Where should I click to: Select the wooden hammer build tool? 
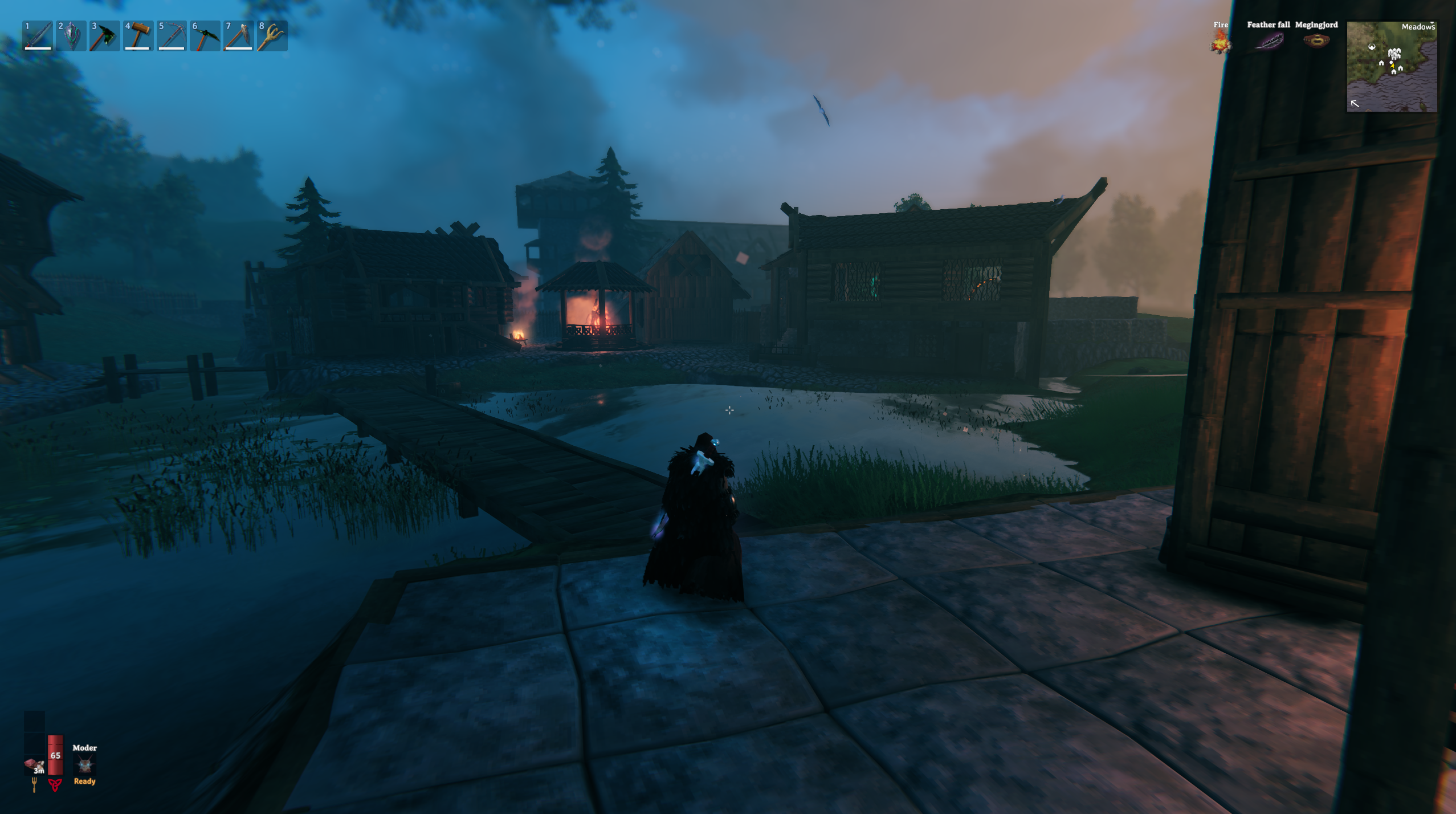[x=138, y=36]
